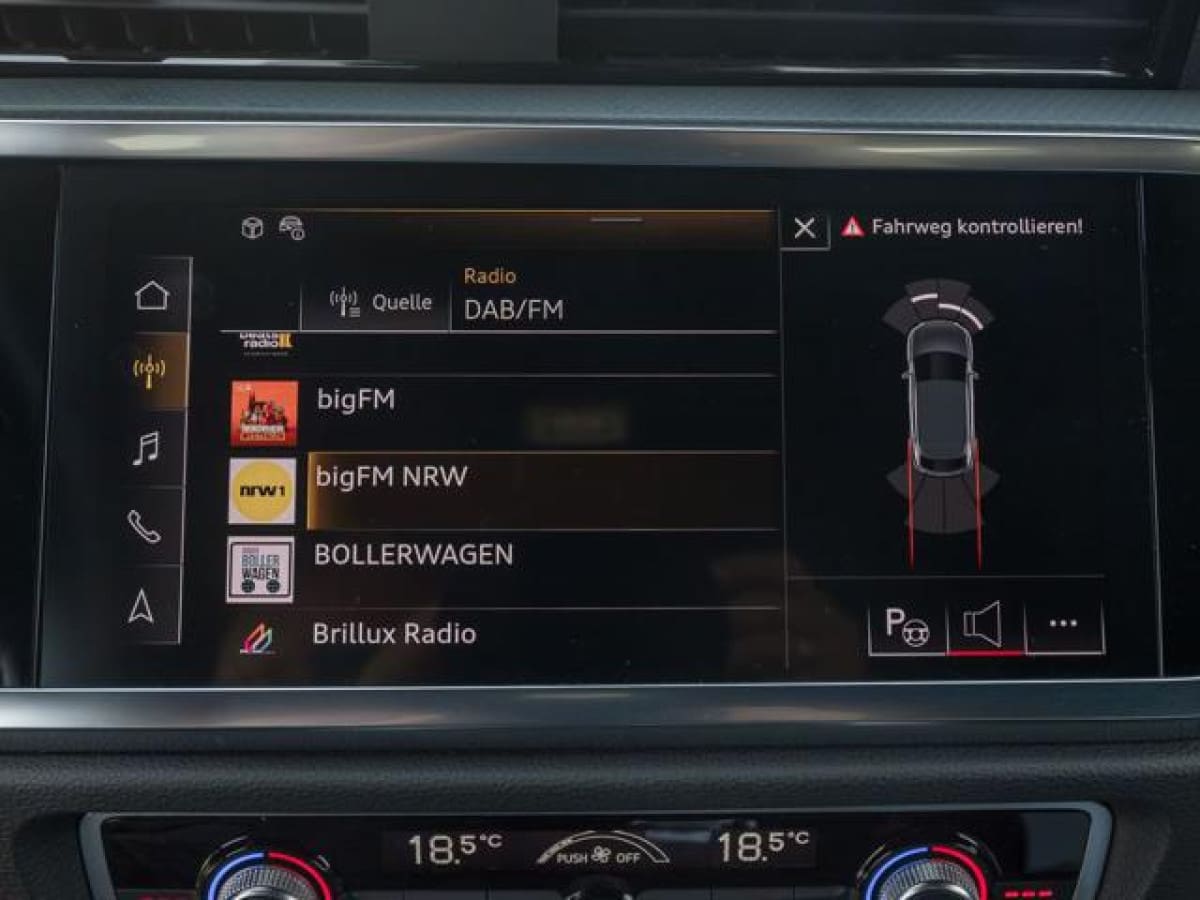Select the radio antenna sidebar icon
The width and height of the screenshot is (1200, 900).
(150, 371)
